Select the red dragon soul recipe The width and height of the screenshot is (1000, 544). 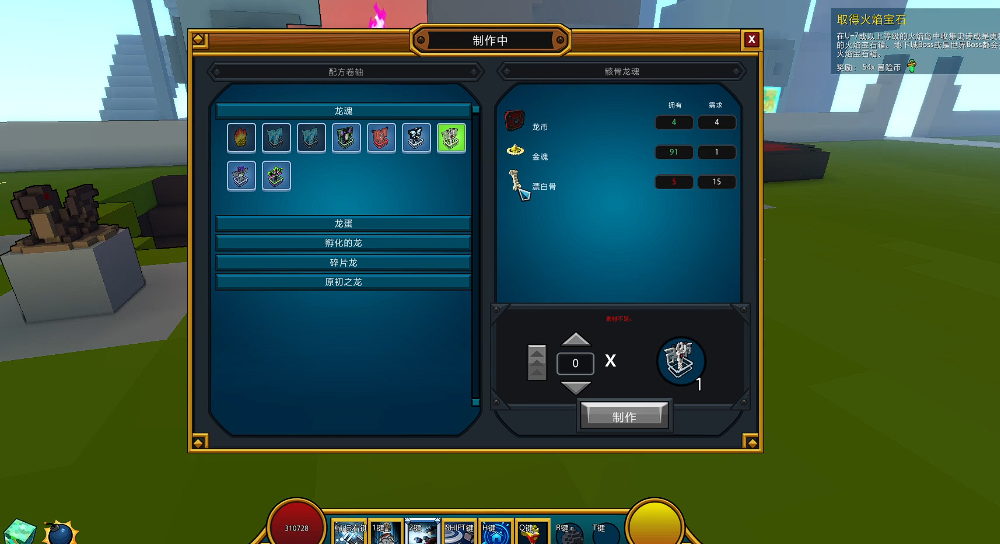[381, 138]
